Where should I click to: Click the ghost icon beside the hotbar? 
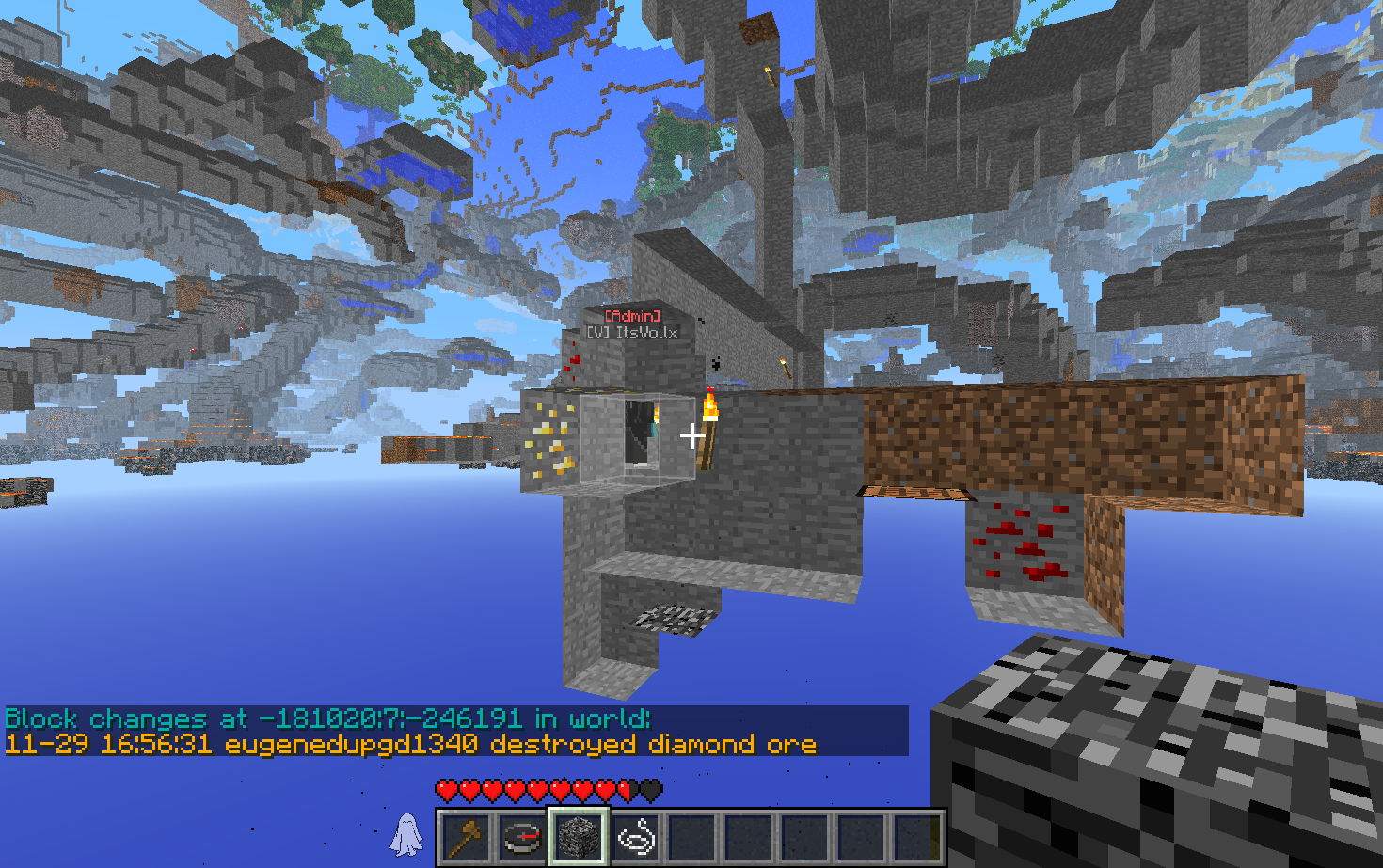click(x=406, y=834)
